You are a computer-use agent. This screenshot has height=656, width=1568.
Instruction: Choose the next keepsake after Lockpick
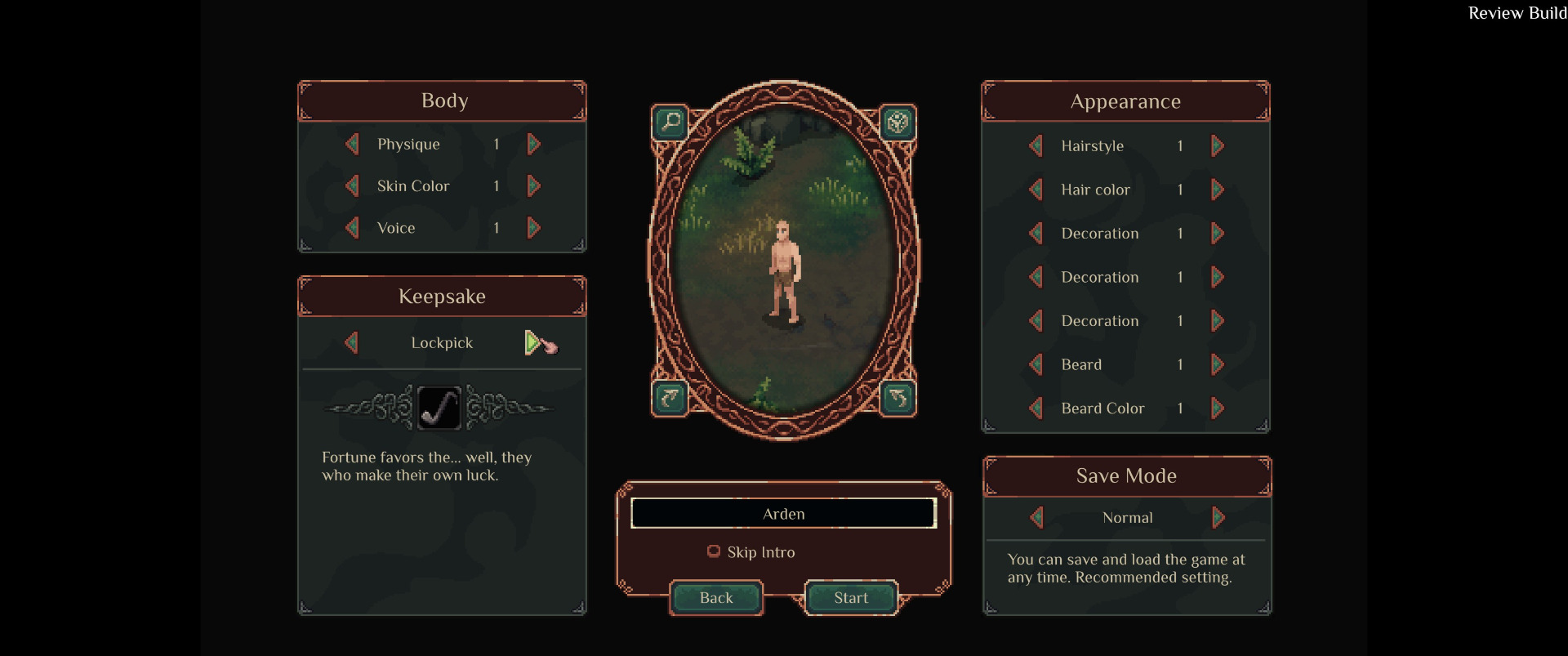(x=532, y=342)
